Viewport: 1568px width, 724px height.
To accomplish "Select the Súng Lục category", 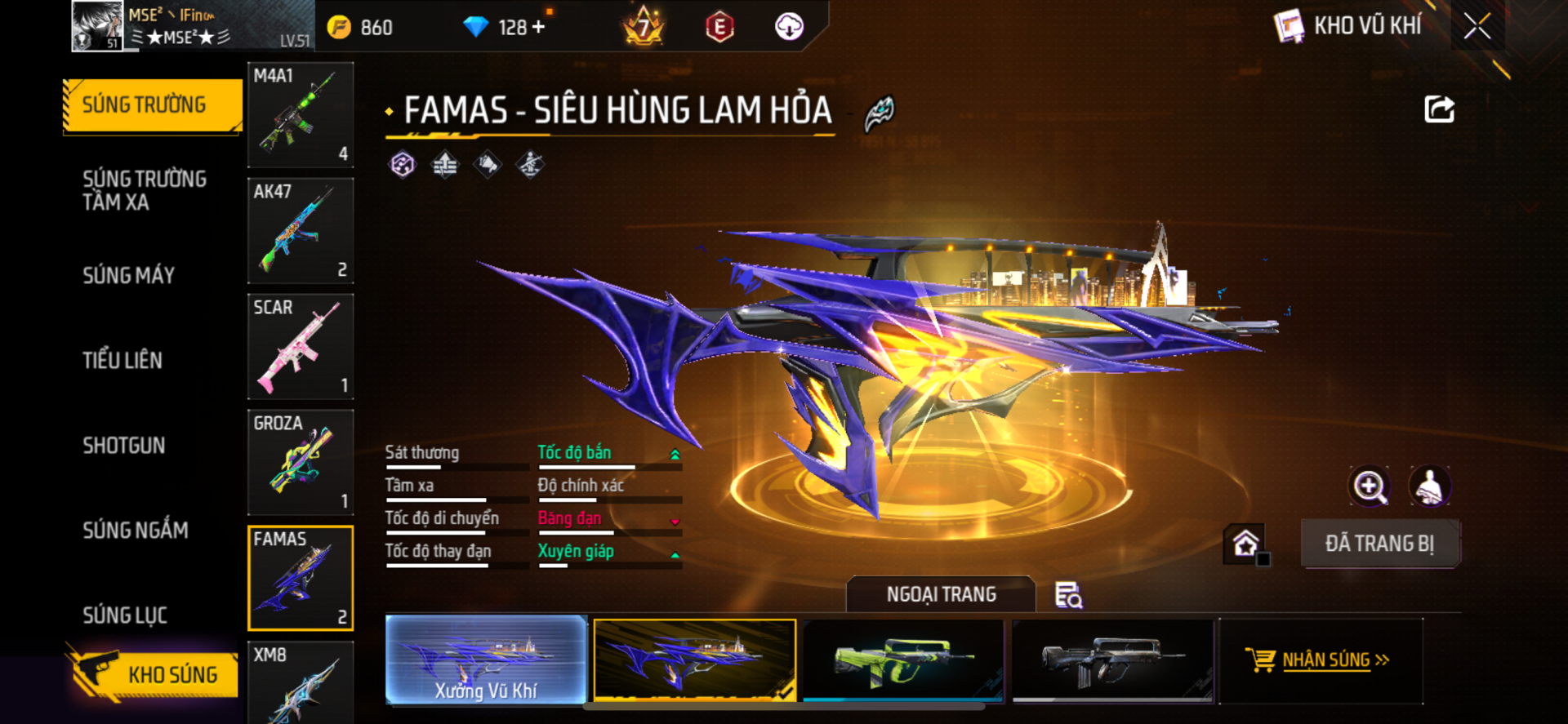I will tap(125, 615).
